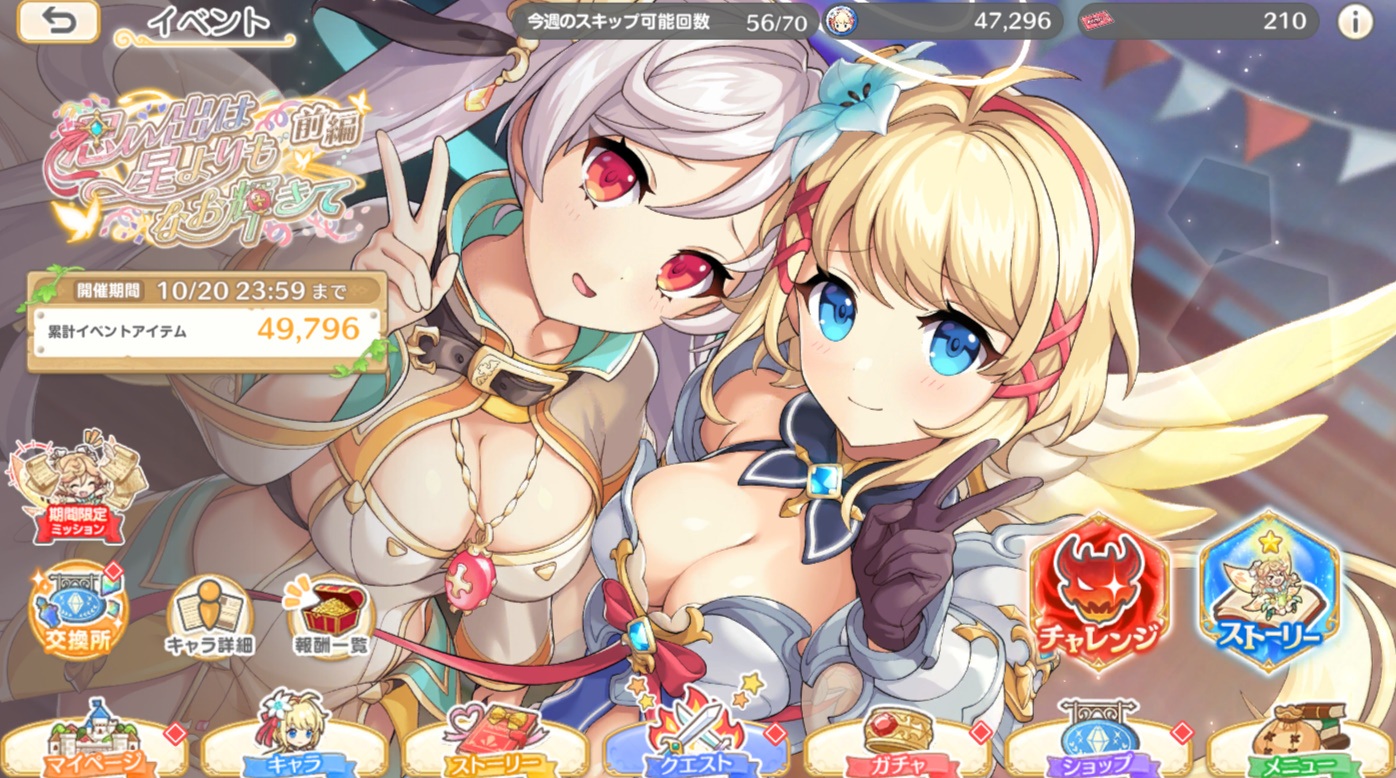Image resolution: width=1396 pixels, height=778 pixels.
Task: Open the ガチャ gacha tab
Action: pos(897,745)
